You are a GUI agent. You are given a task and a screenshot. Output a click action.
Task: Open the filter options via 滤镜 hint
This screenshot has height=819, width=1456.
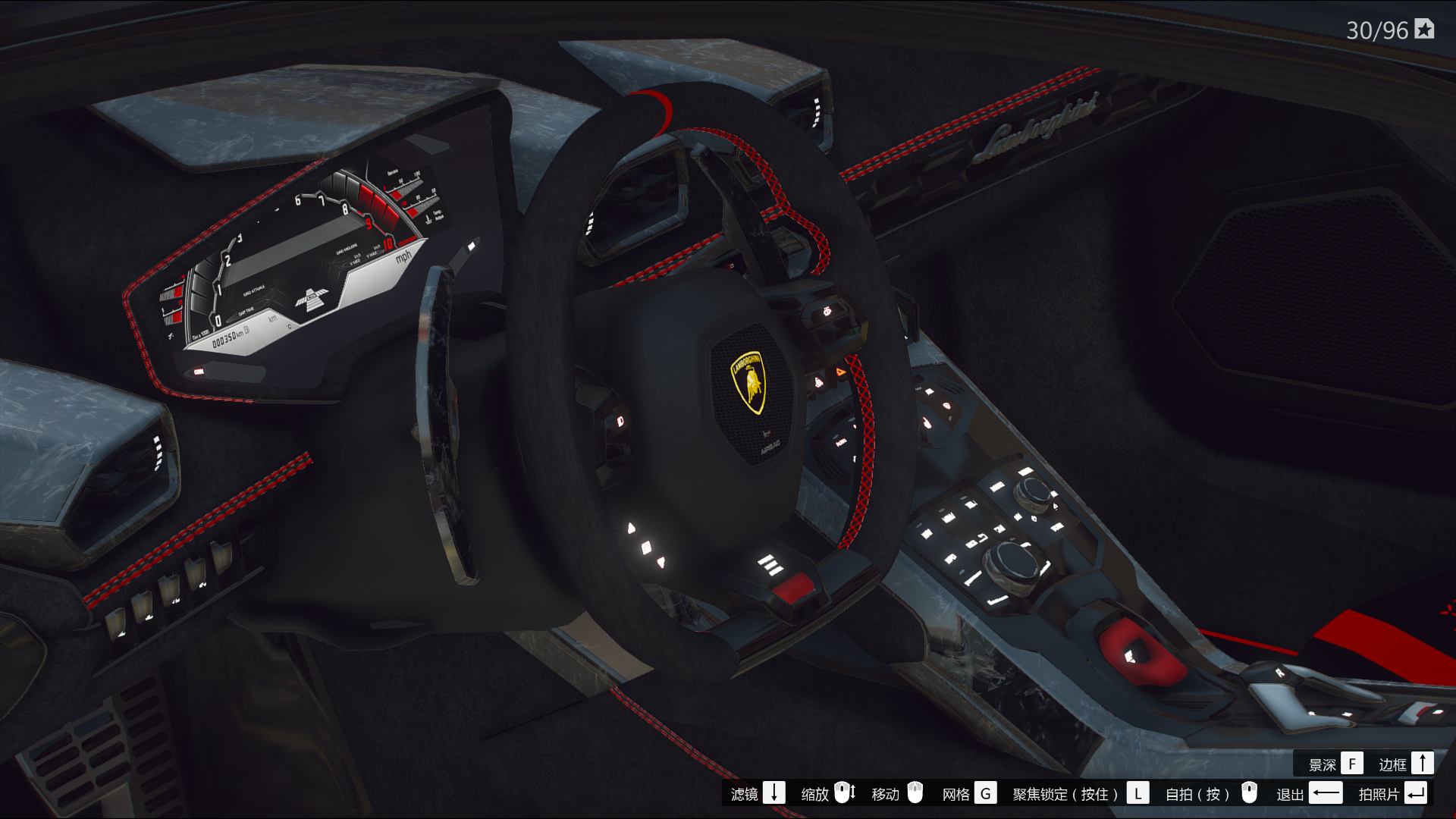[745, 793]
